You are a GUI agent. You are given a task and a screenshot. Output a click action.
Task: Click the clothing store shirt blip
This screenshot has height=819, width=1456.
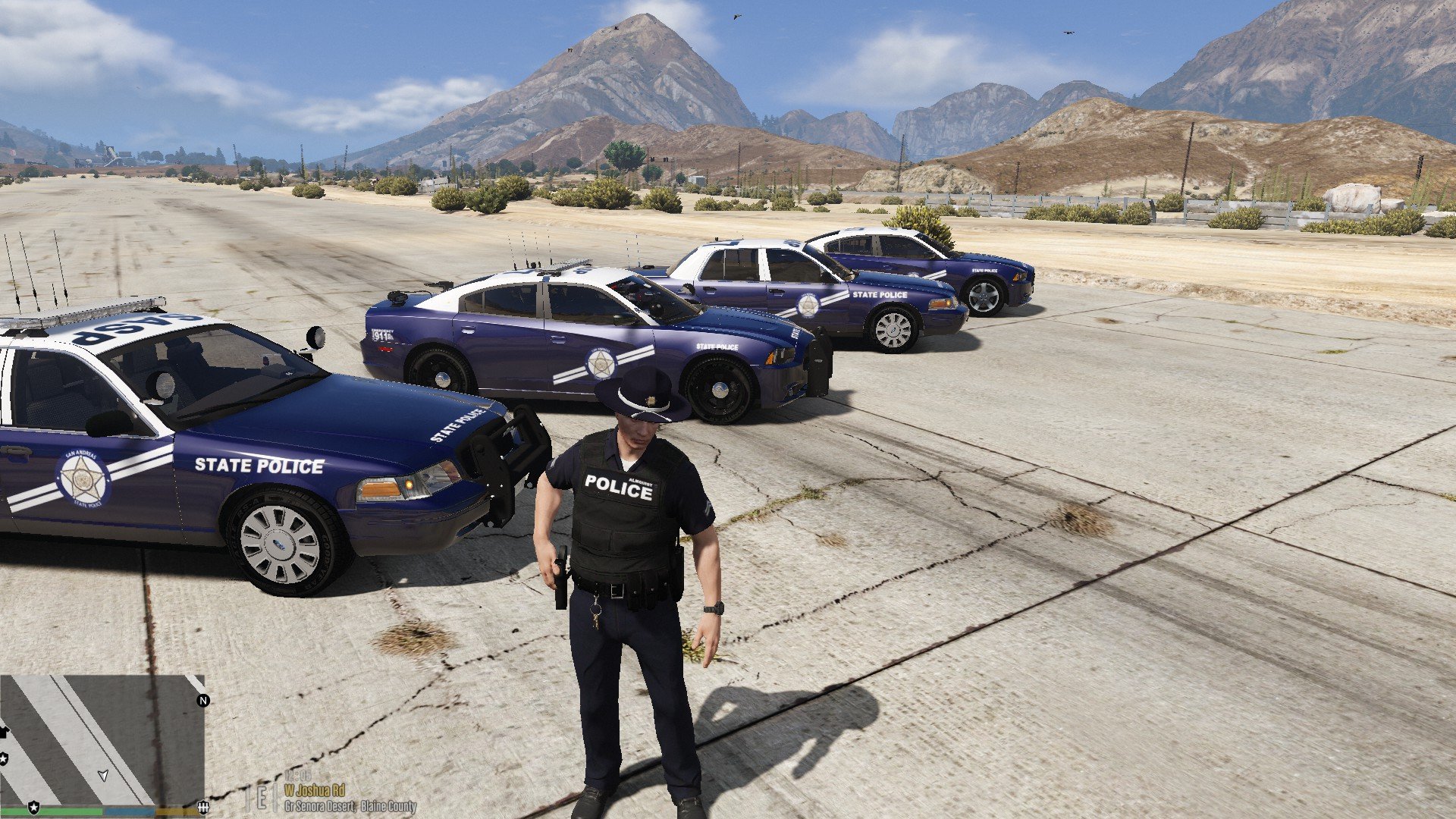[3, 732]
